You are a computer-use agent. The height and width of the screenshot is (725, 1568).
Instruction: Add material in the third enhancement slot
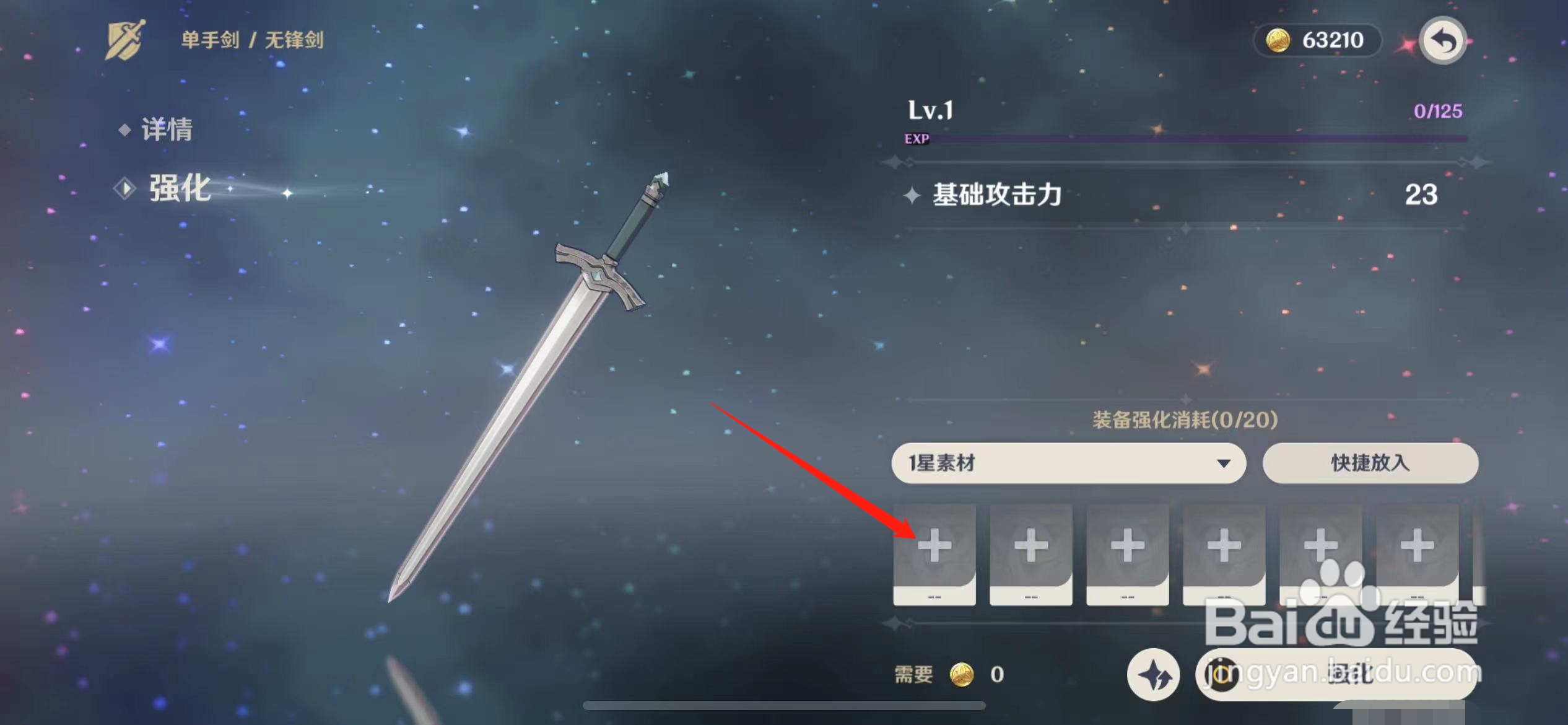(1127, 545)
